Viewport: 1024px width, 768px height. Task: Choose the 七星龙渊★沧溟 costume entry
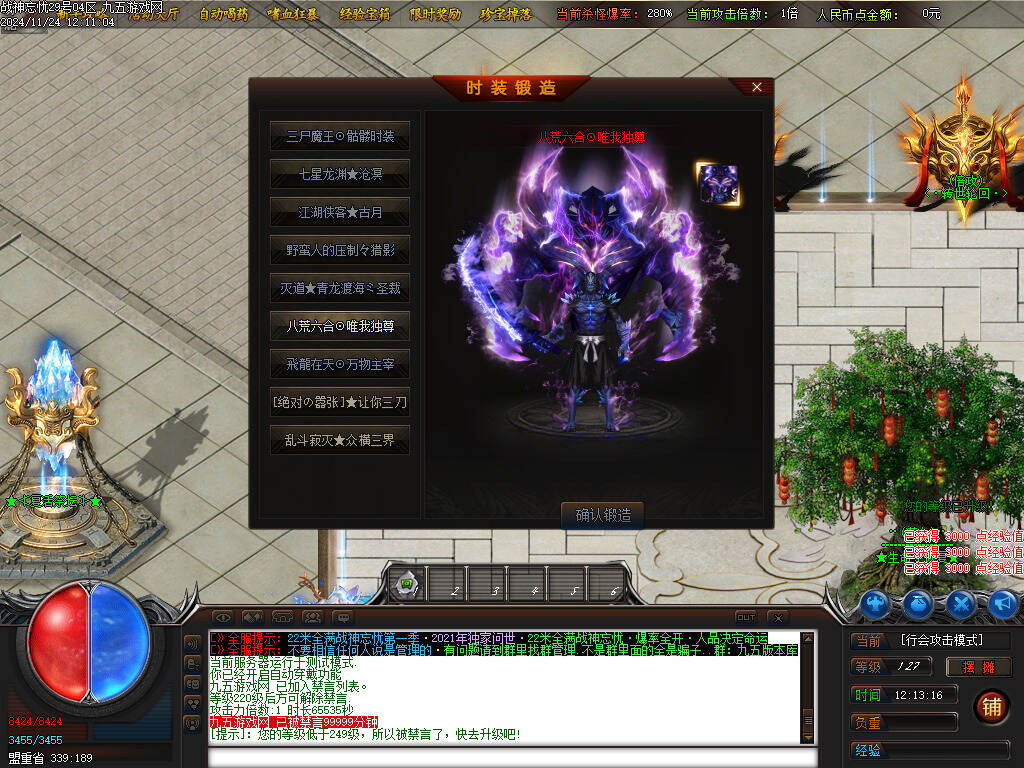(x=340, y=174)
